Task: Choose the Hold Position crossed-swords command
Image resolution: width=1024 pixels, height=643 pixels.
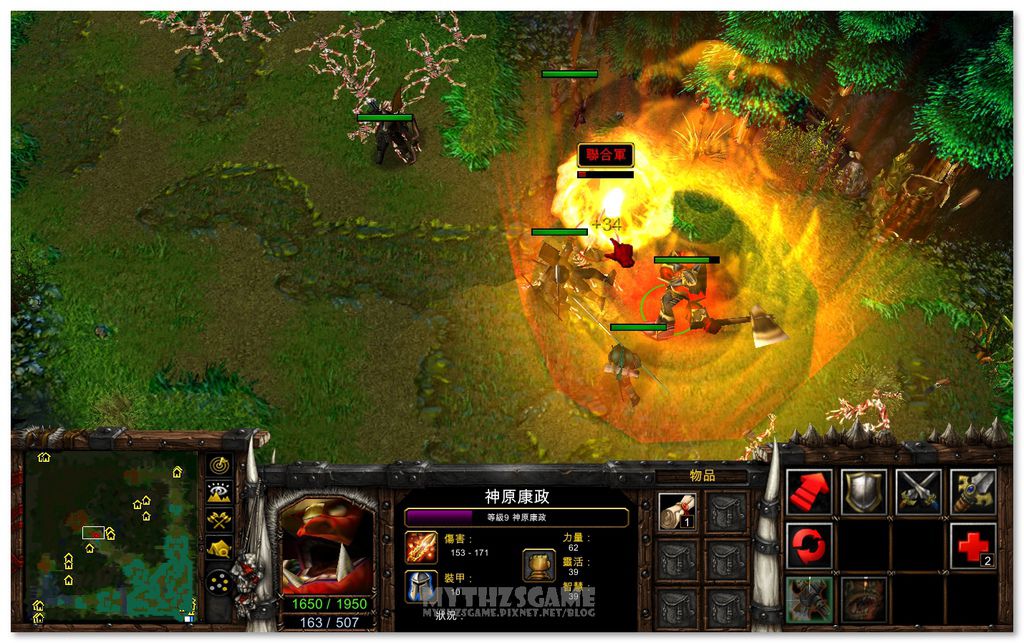Action: click(x=918, y=491)
